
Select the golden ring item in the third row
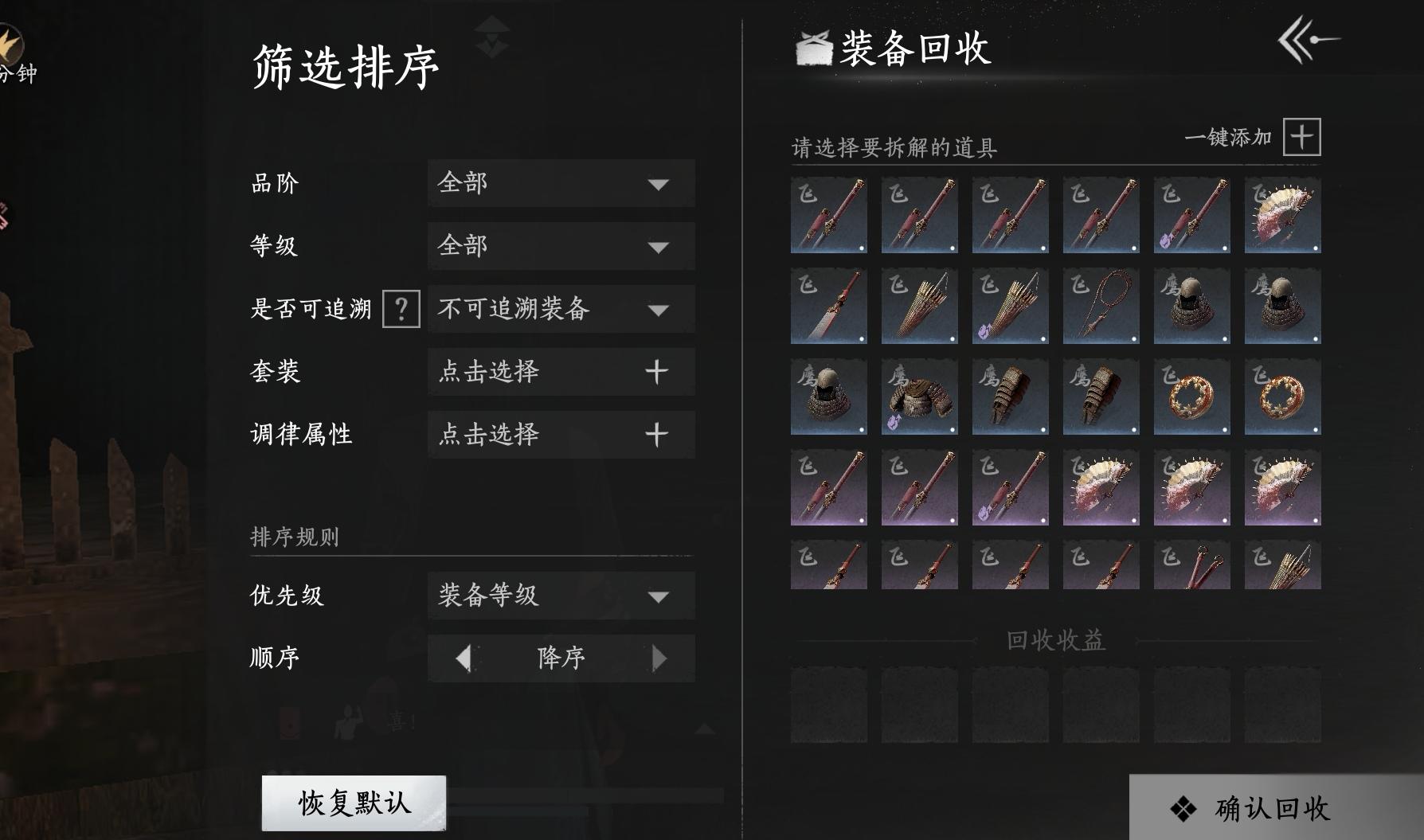pos(1191,397)
